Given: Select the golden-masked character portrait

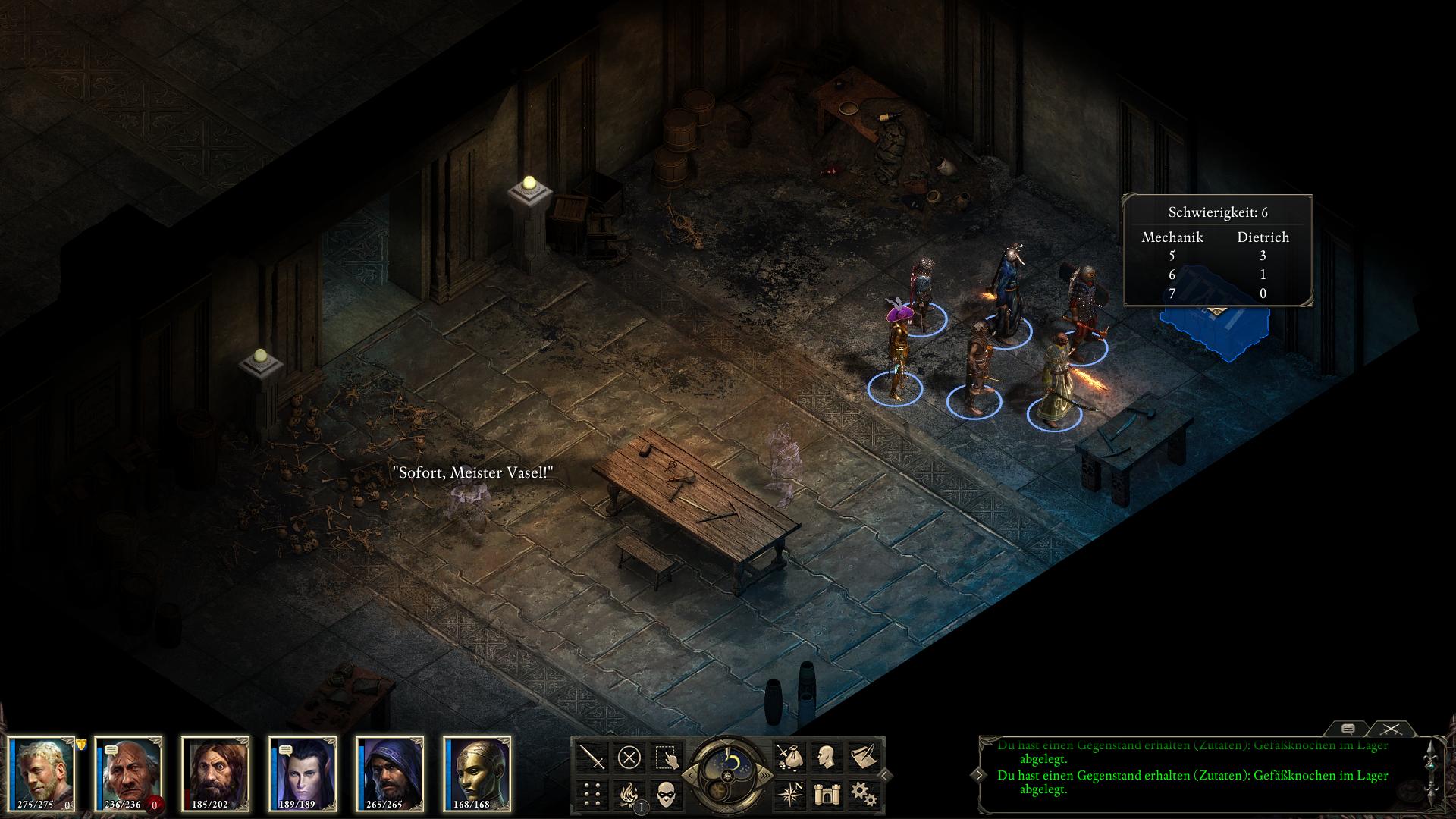Looking at the screenshot, I should pyautogui.click(x=477, y=773).
